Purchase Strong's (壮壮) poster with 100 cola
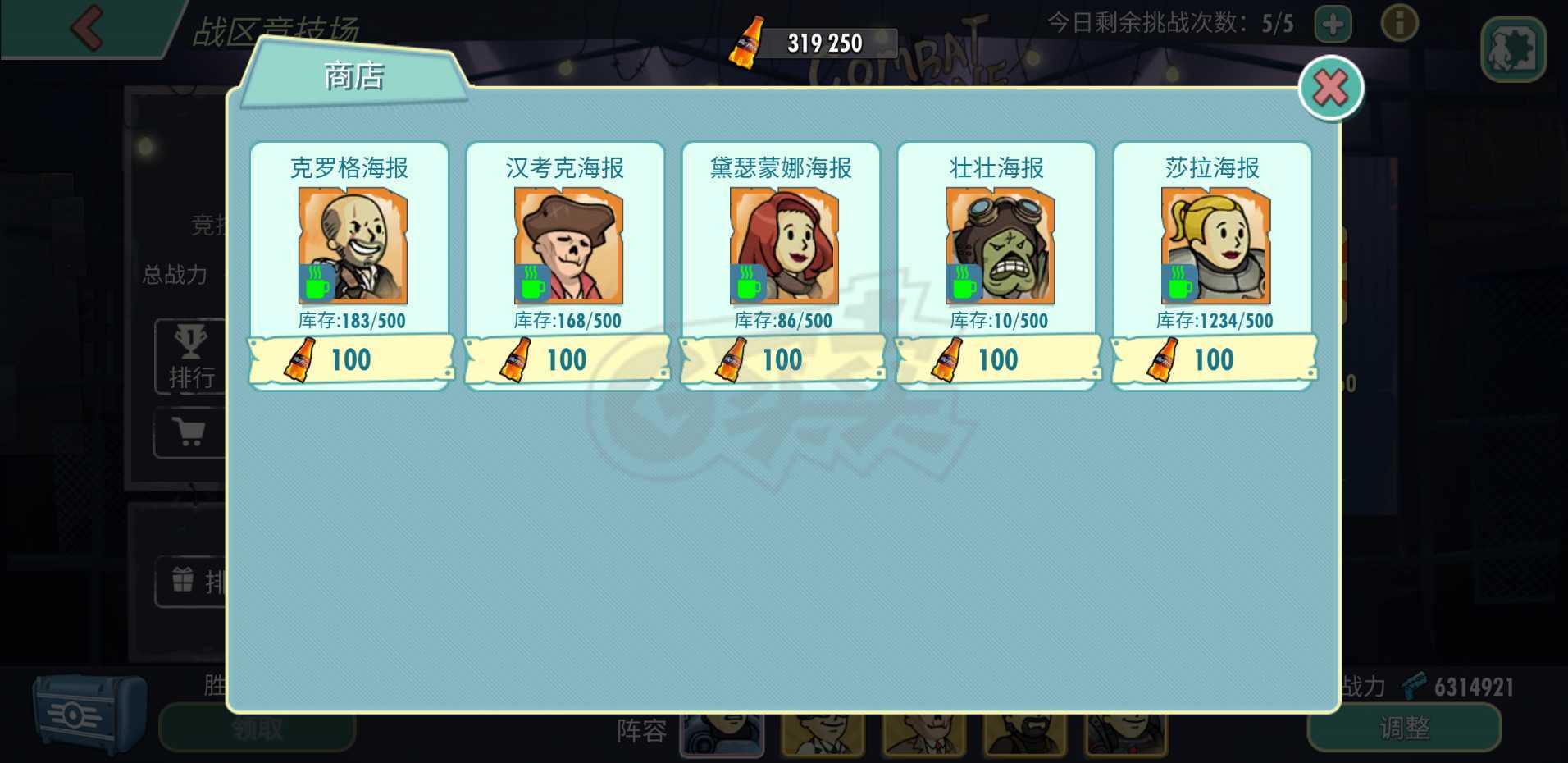The width and height of the screenshot is (1568, 763). coord(996,359)
